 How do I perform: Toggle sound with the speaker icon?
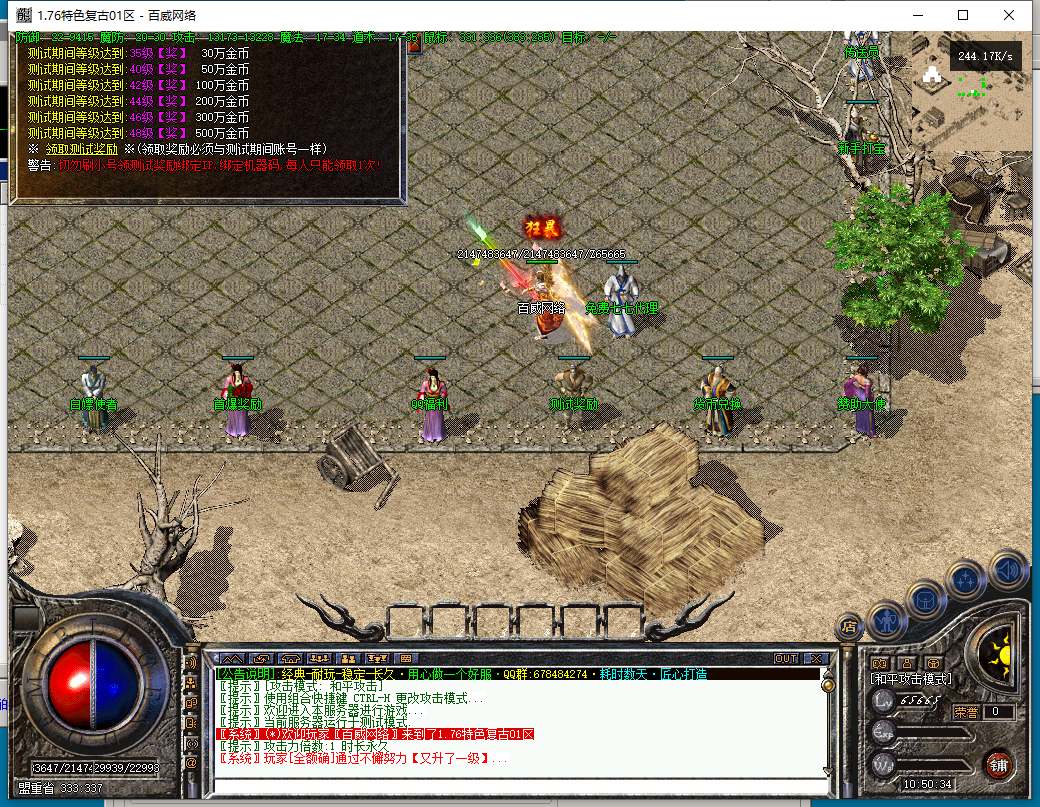point(1008,570)
